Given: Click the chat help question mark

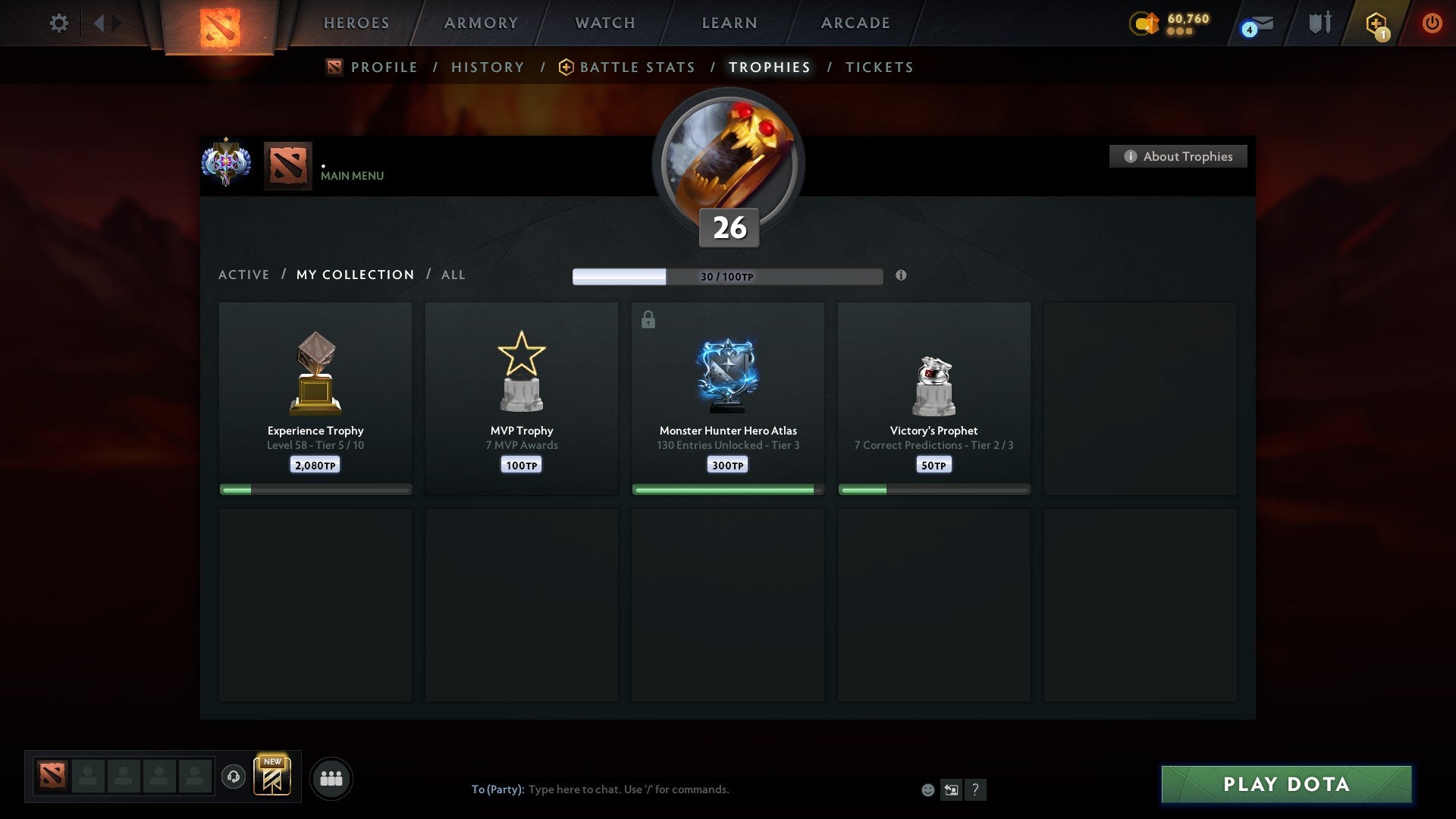Looking at the screenshot, I should point(977,789).
